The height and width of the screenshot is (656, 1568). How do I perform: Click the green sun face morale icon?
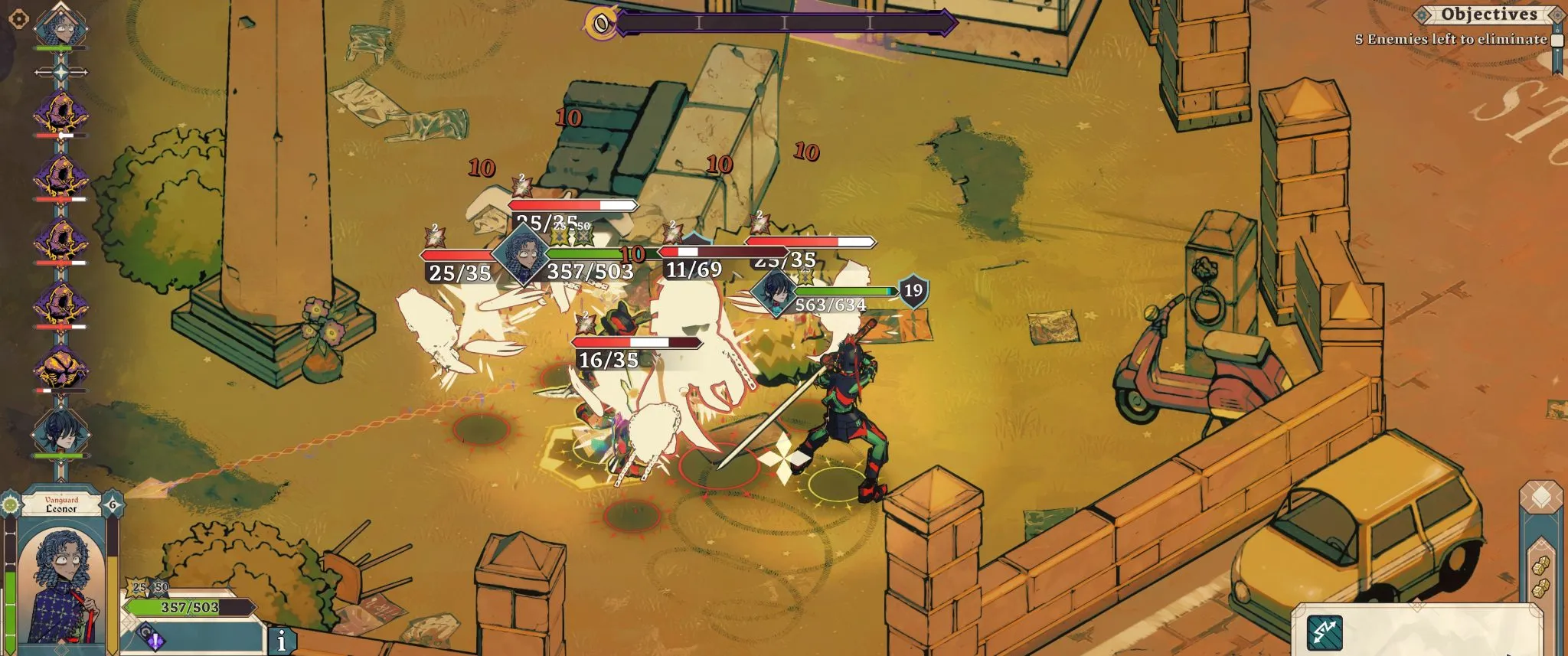coord(11,504)
